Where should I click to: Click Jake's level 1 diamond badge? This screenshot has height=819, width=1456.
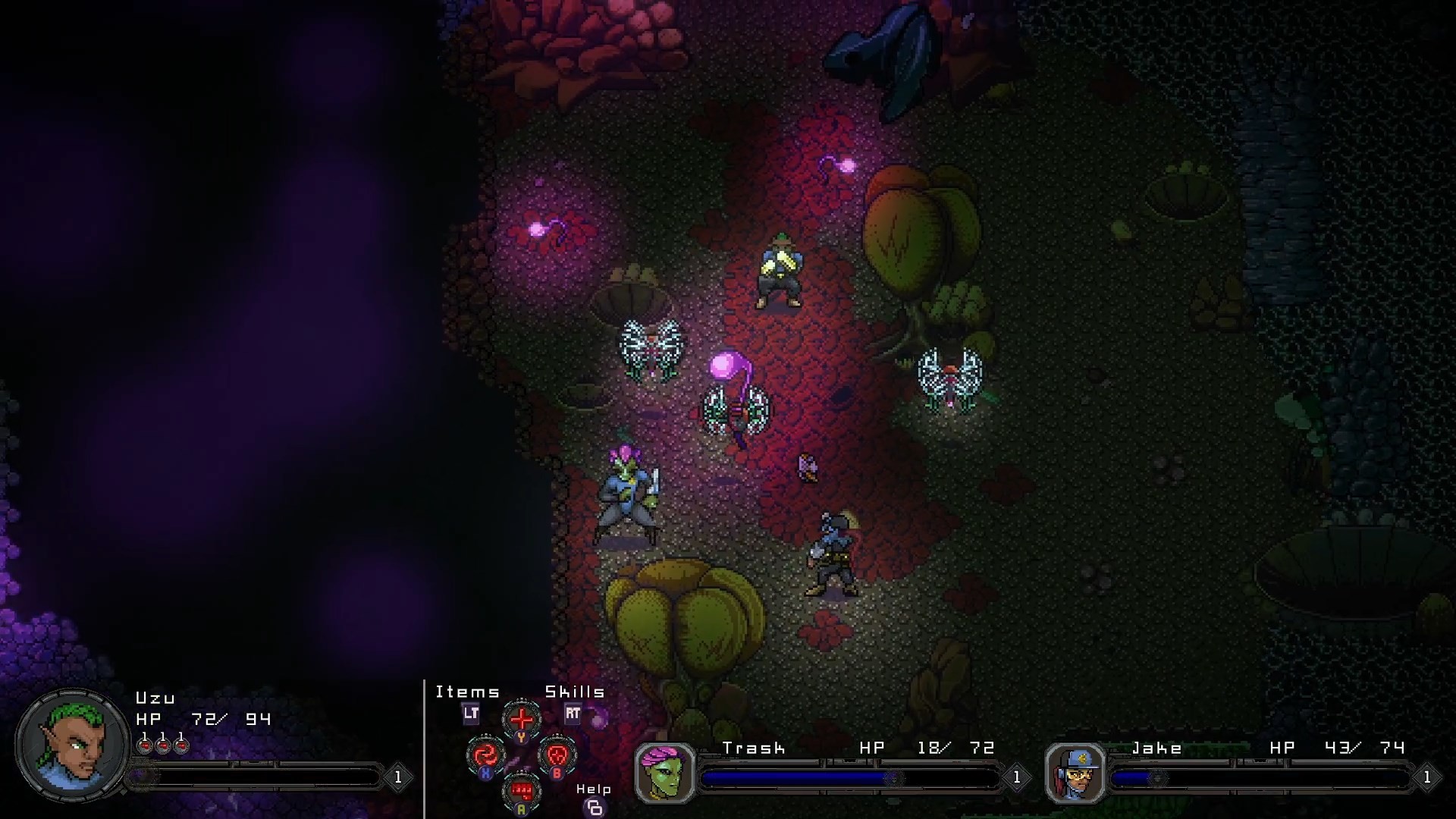[x=1429, y=776]
